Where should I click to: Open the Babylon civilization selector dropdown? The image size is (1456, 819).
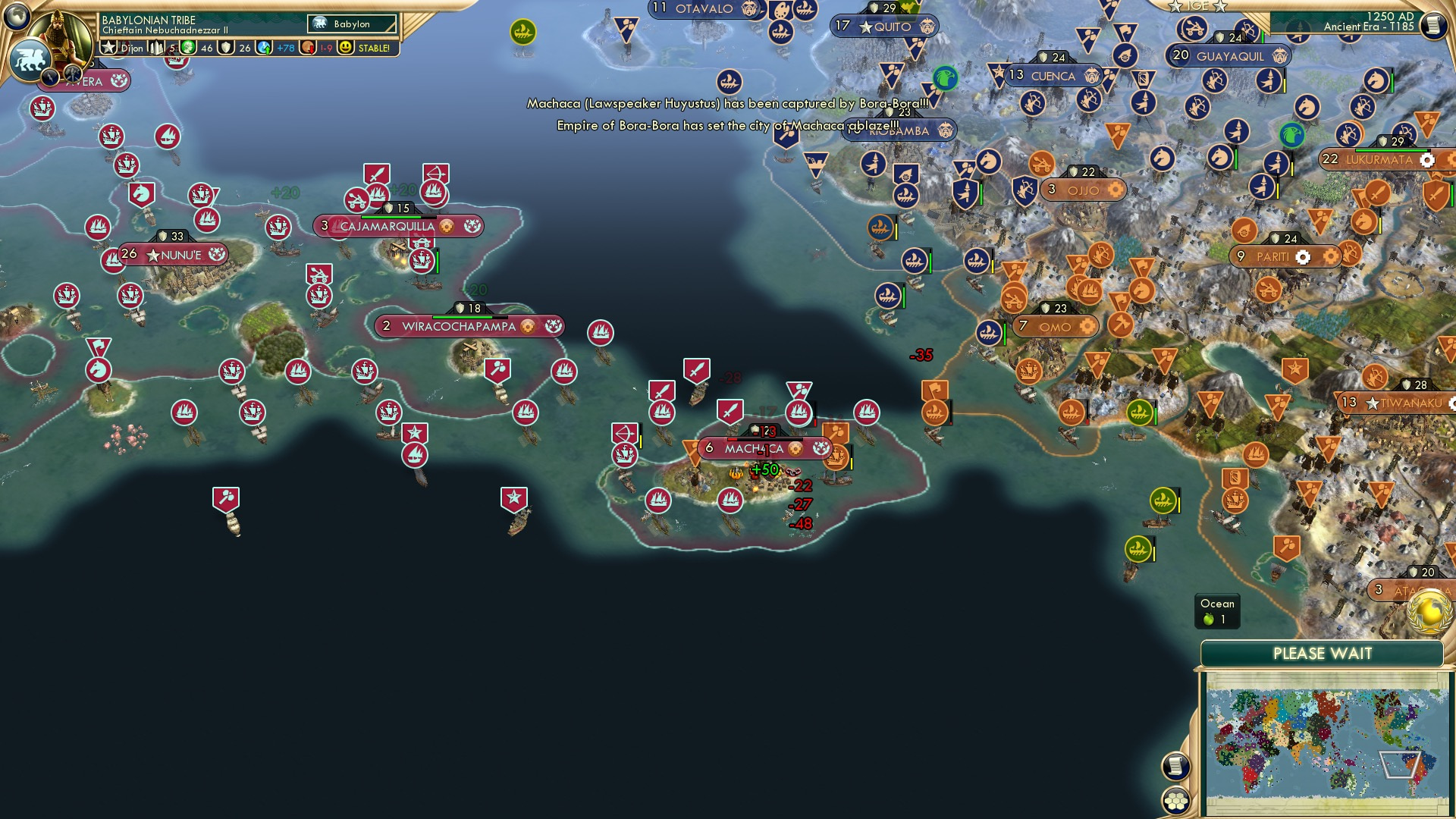pyautogui.click(x=349, y=24)
